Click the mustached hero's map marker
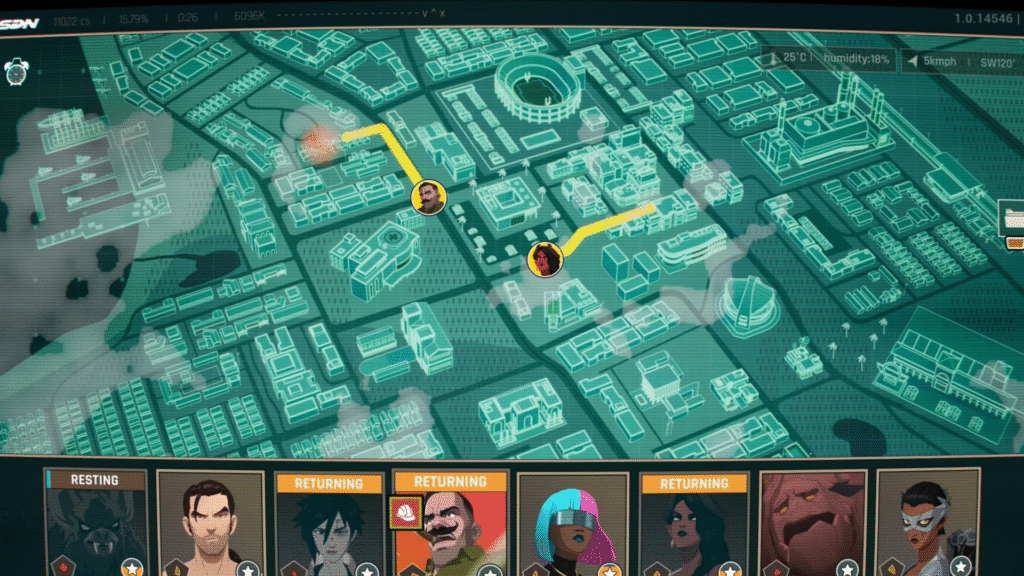Screen dimensions: 1024x576 [429, 197]
